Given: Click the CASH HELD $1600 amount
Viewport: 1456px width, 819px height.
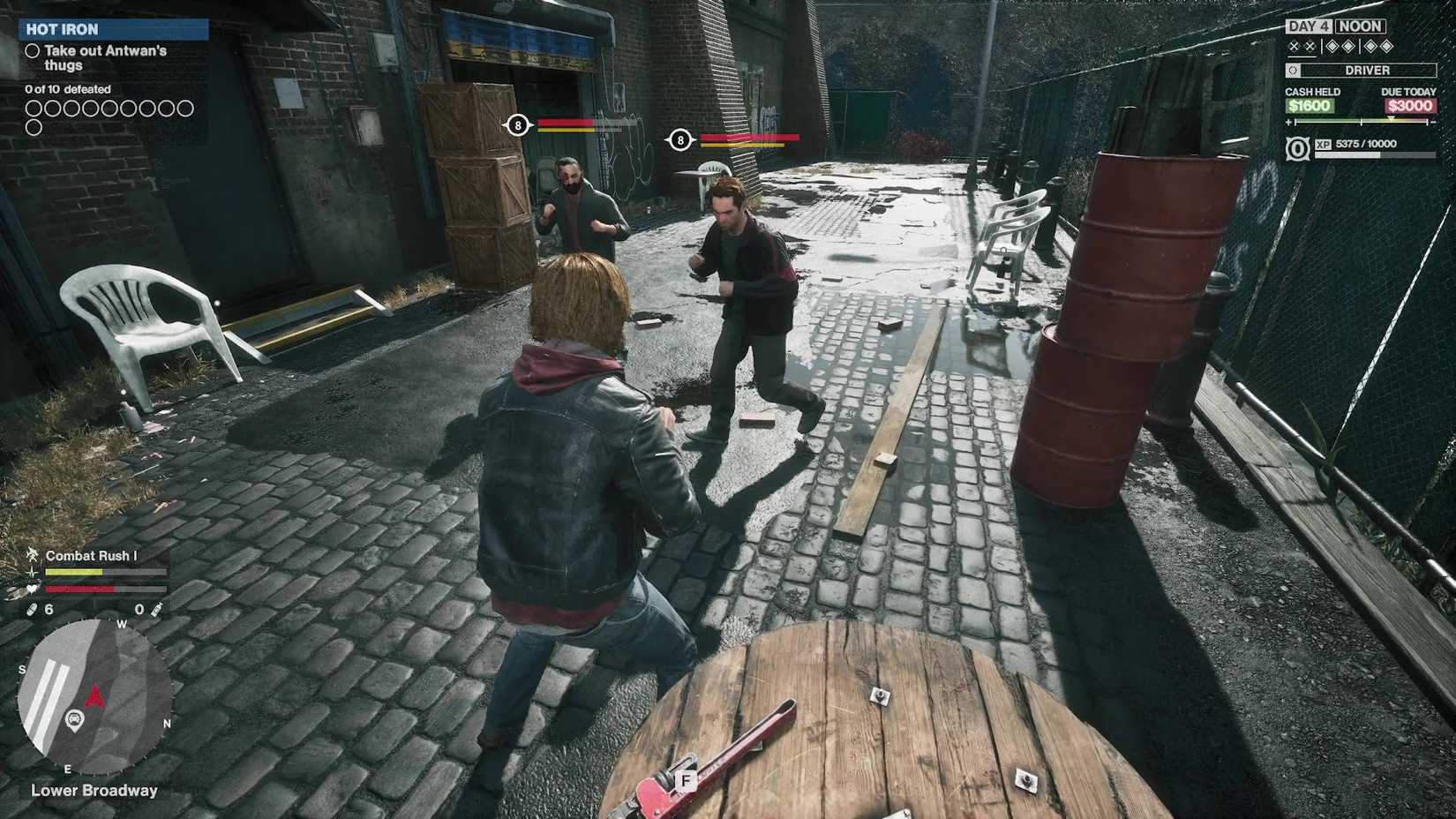Looking at the screenshot, I should (x=1309, y=105).
